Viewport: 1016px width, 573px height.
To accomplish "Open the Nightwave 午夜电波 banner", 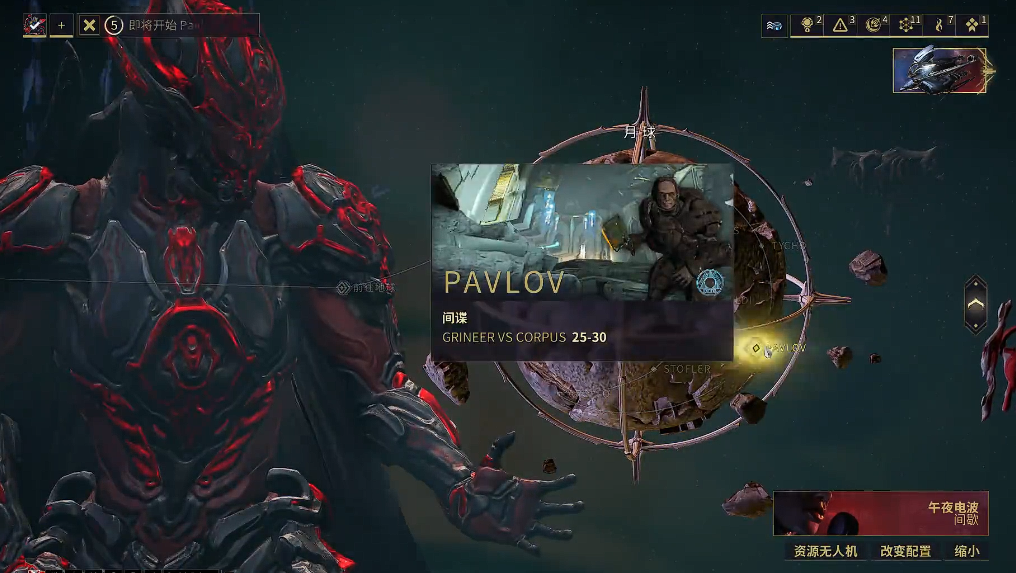I will pyautogui.click(x=880, y=513).
